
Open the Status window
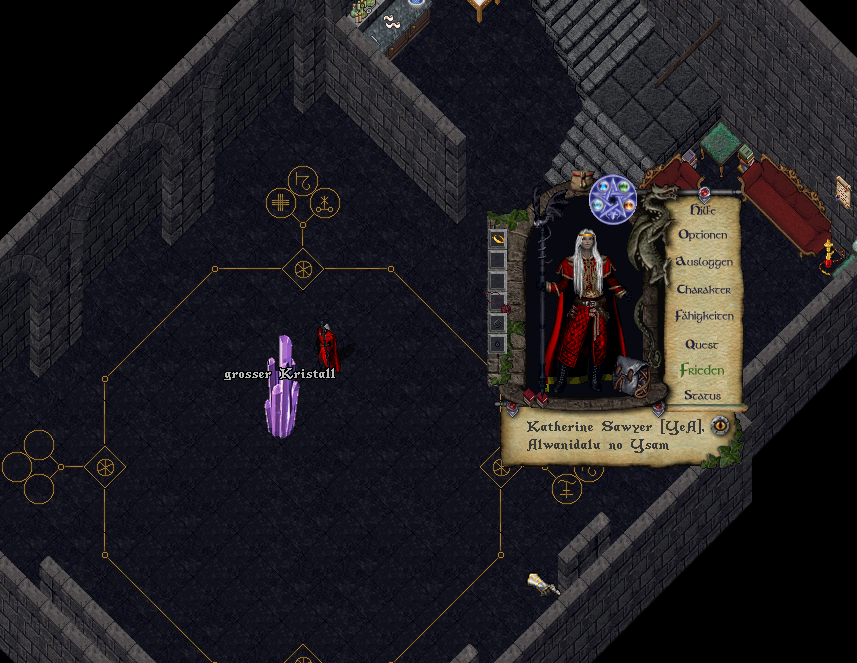702,396
